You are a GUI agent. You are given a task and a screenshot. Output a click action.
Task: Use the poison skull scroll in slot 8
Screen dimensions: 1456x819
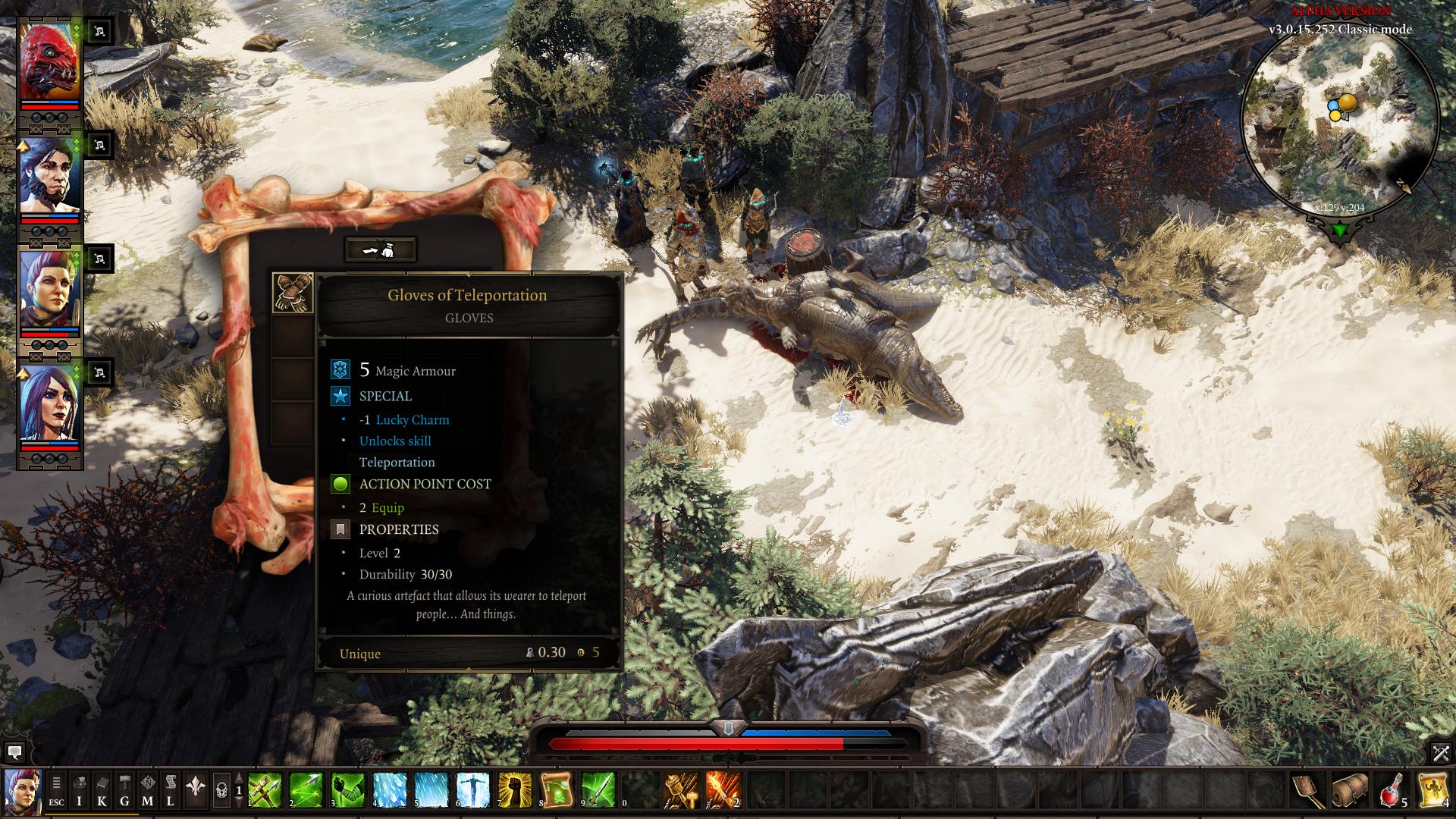coord(556,790)
